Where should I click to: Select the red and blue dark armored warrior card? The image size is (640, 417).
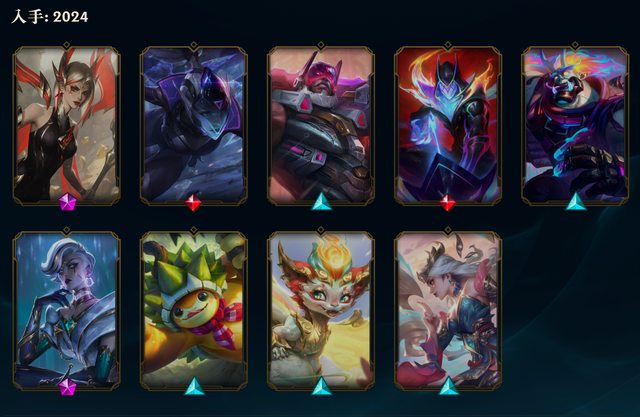[x=447, y=125]
